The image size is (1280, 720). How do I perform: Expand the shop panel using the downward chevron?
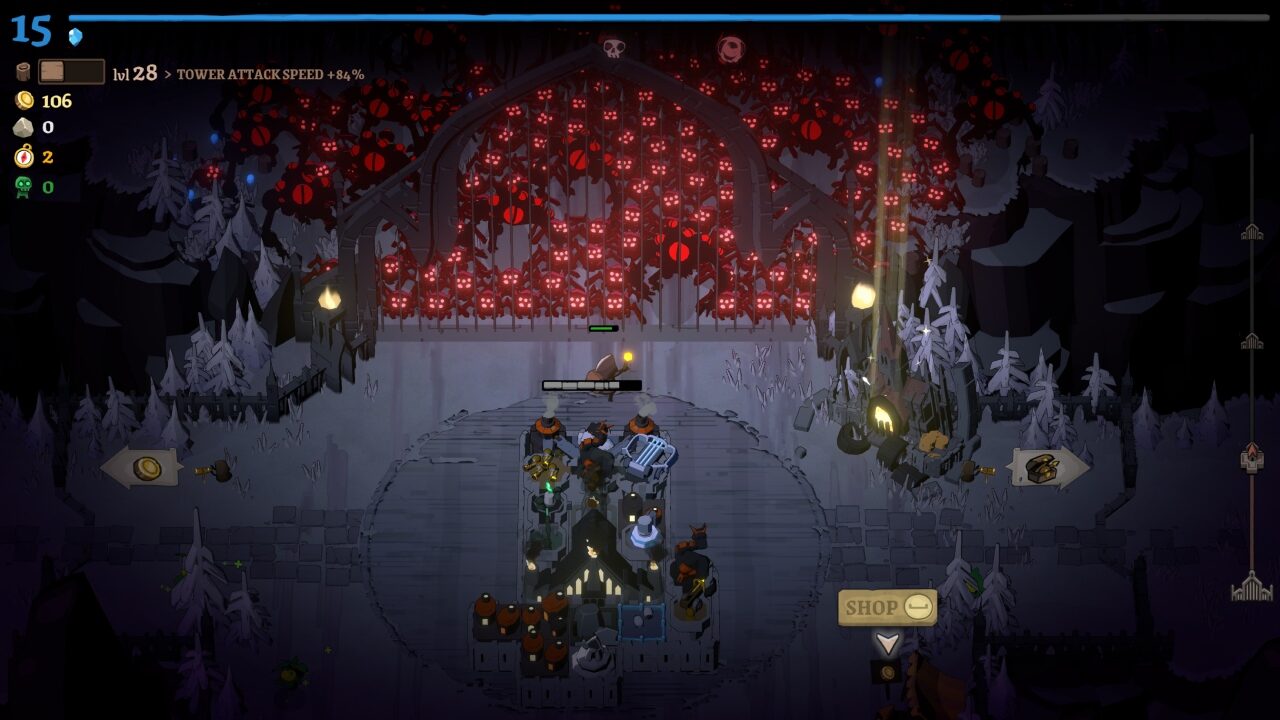click(x=888, y=643)
